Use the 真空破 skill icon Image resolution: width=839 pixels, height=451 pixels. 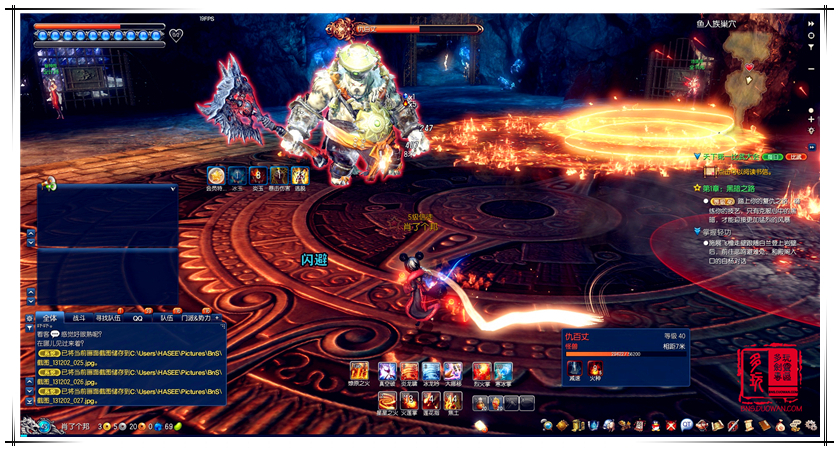click(385, 371)
